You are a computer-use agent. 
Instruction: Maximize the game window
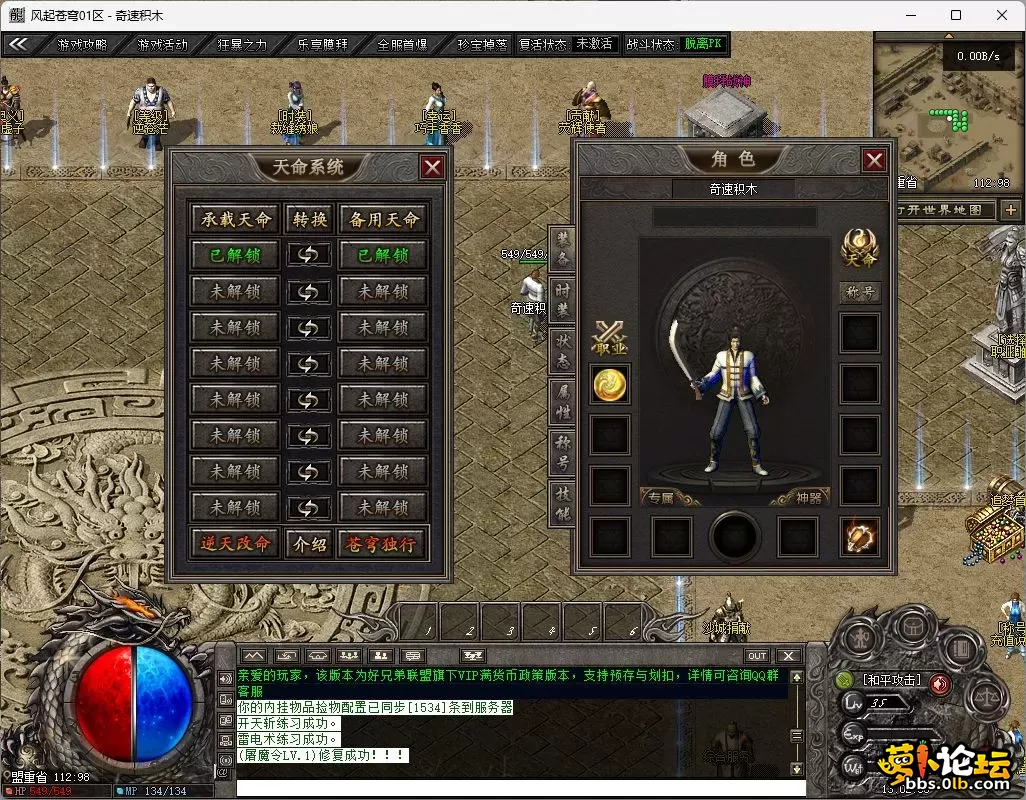coord(956,15)
